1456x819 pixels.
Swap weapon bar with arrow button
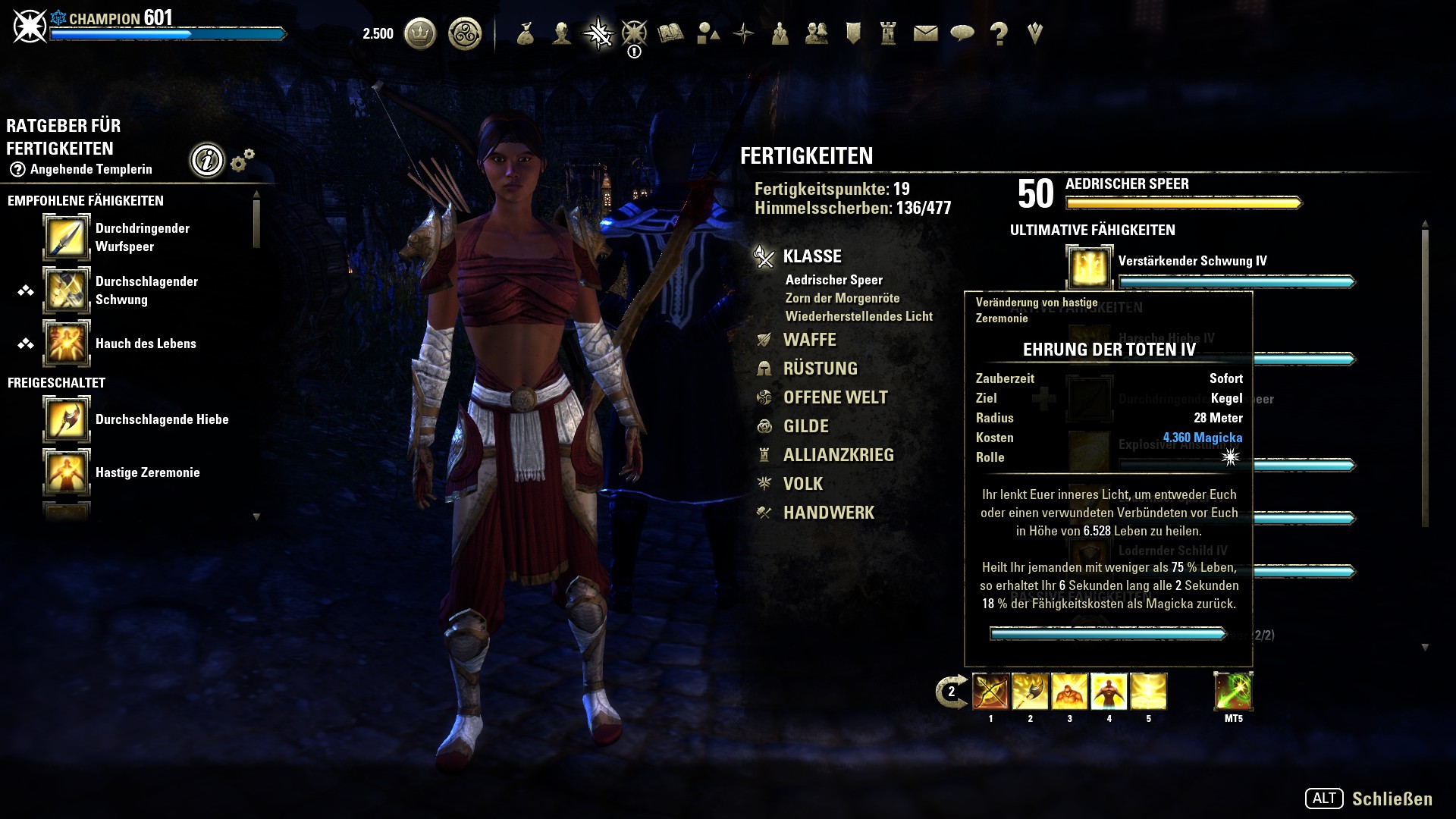[950, 692]
